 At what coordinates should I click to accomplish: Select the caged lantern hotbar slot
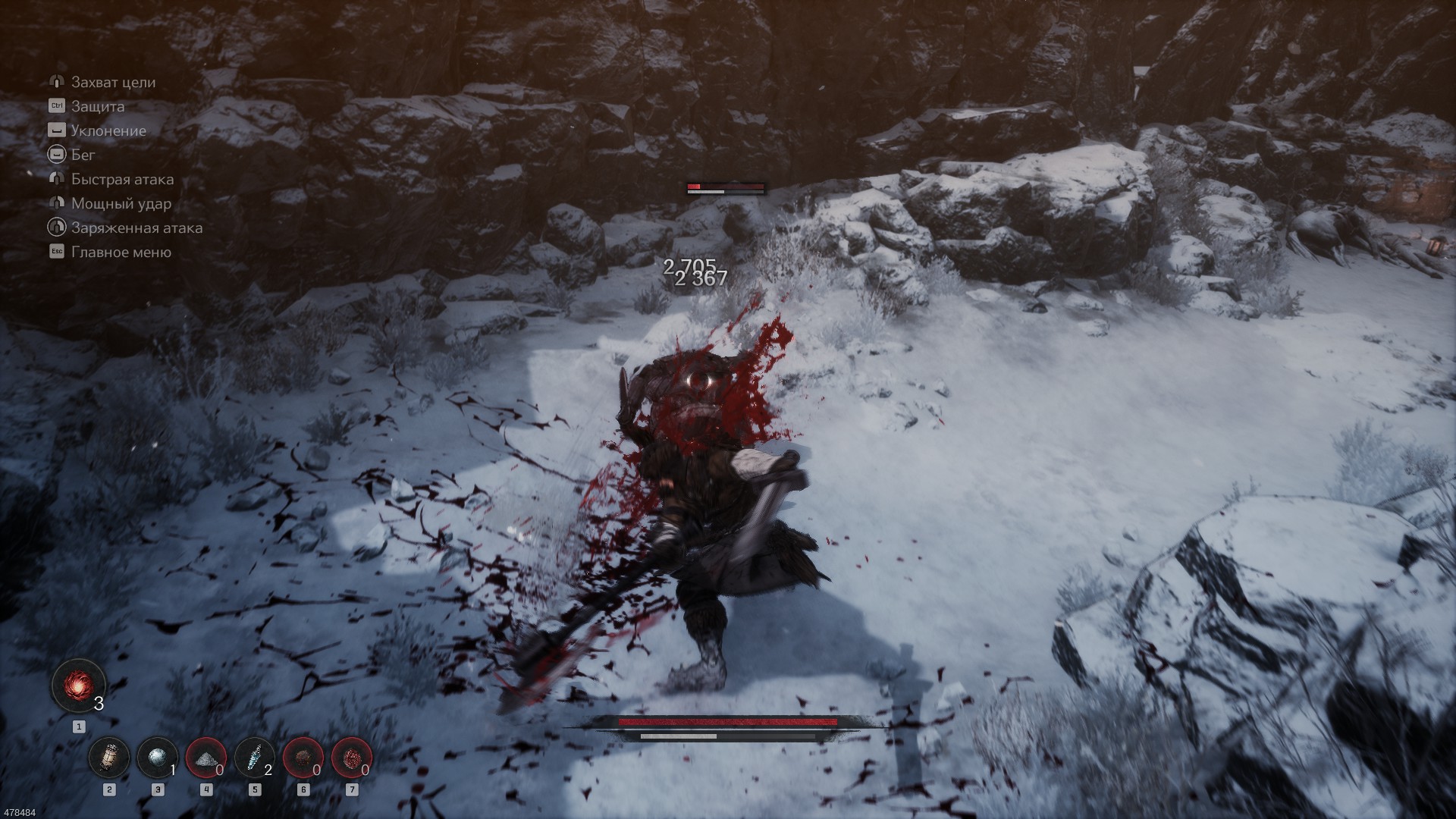tap(109, 758)
